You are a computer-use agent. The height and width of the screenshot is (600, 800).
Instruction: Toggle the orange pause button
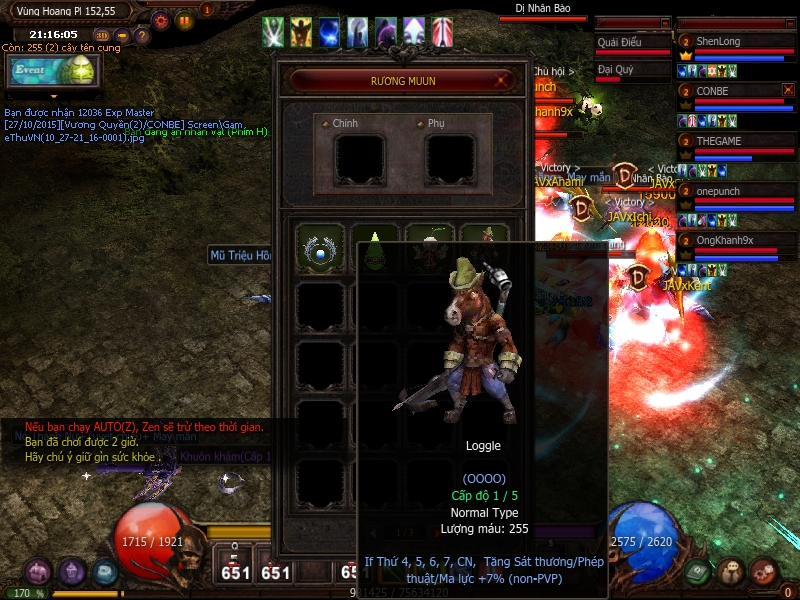coord(185,20)
